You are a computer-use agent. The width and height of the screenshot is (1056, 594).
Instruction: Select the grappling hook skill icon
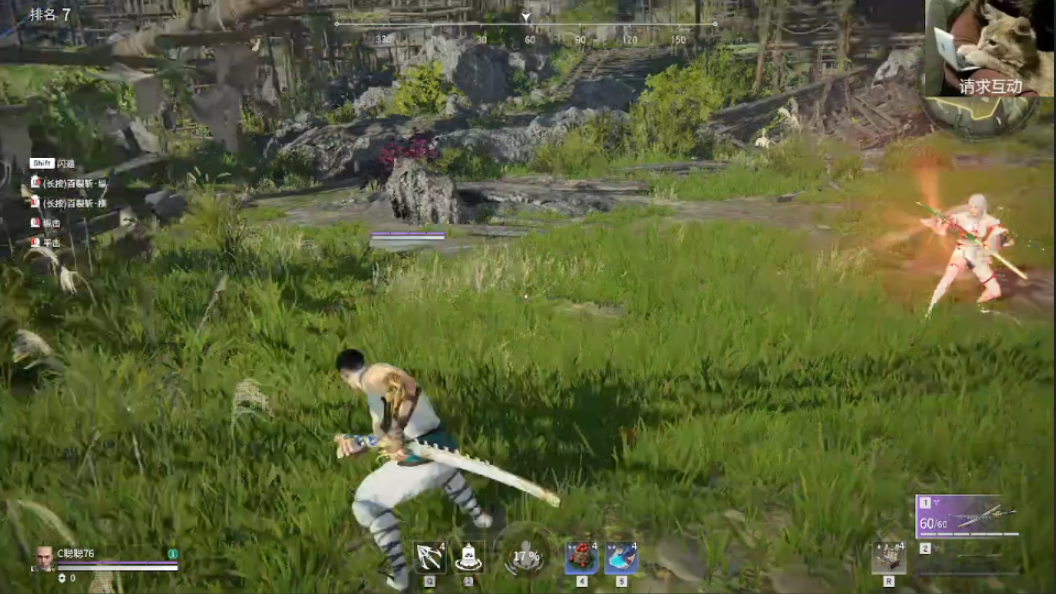click(429, 557)
